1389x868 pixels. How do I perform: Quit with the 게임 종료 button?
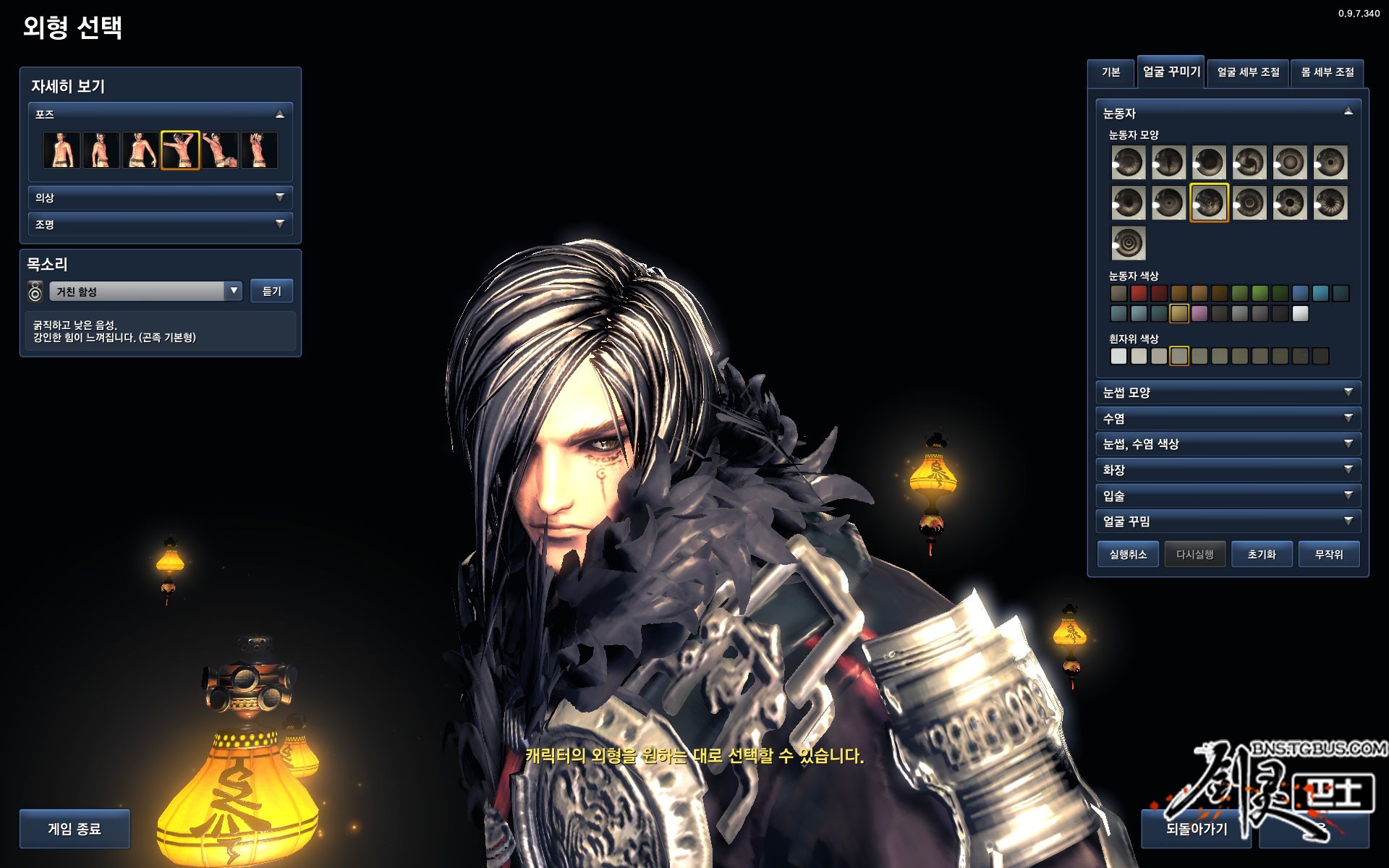pos(75,829)
